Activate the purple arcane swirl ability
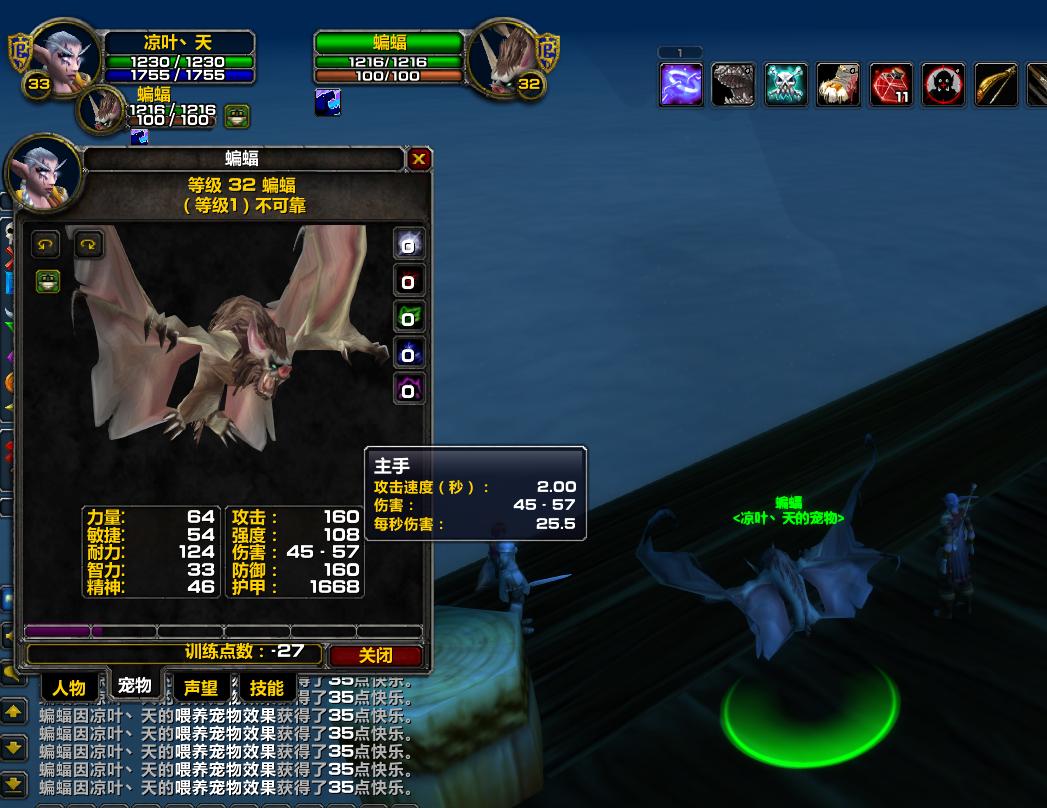The image size is (1047, 808). click(x=681, y=85)
